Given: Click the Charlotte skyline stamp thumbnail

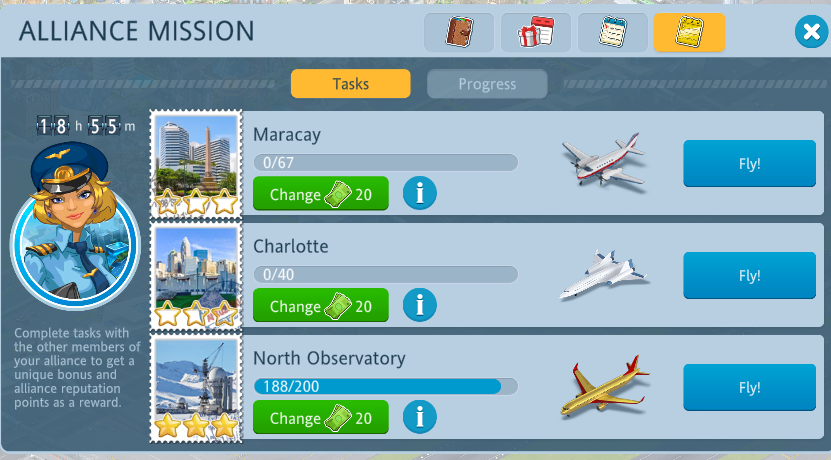Looking at the screenshot, I should point(196,276).
